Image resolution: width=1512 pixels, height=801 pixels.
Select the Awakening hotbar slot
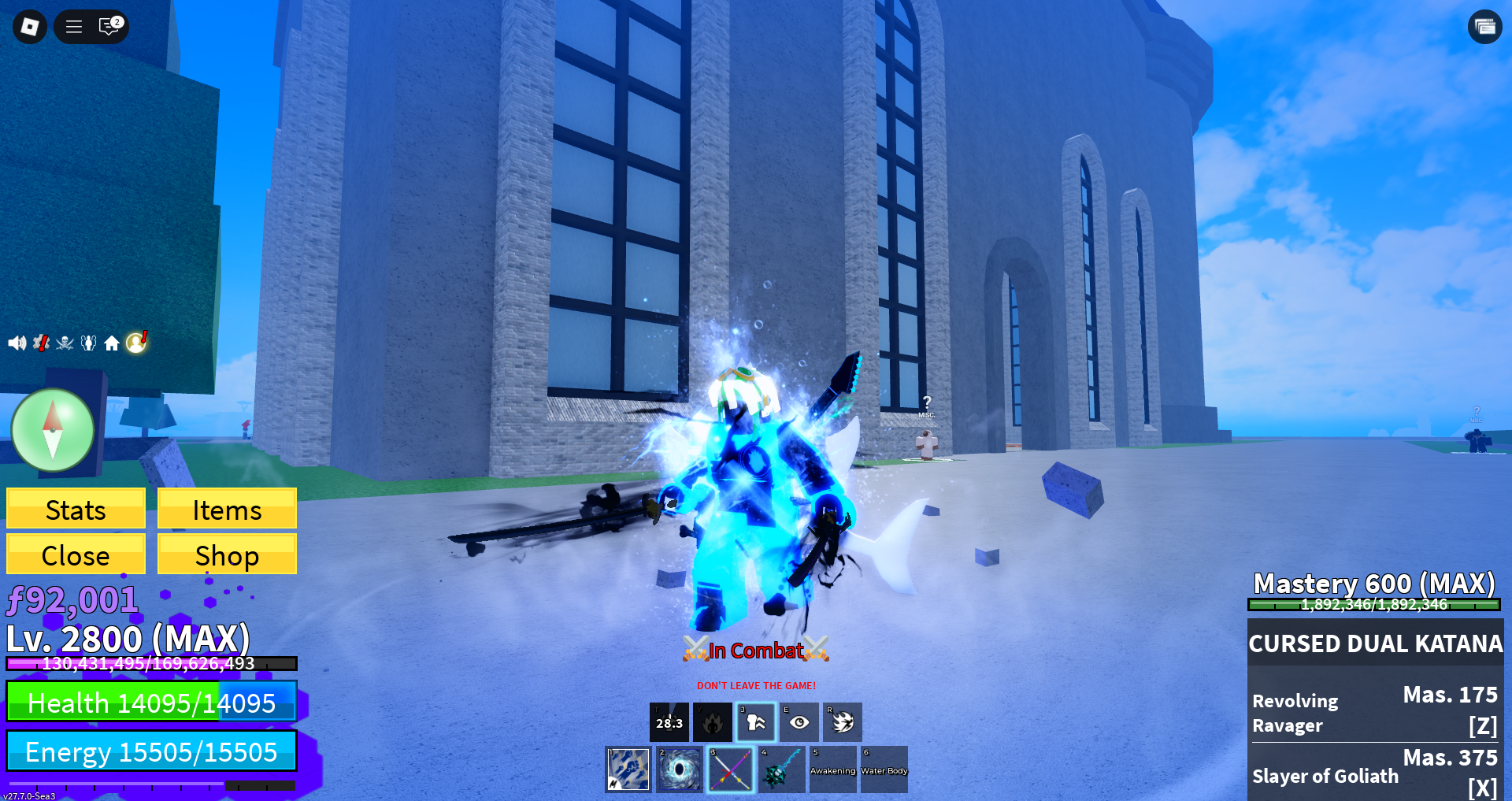(833, 769)
